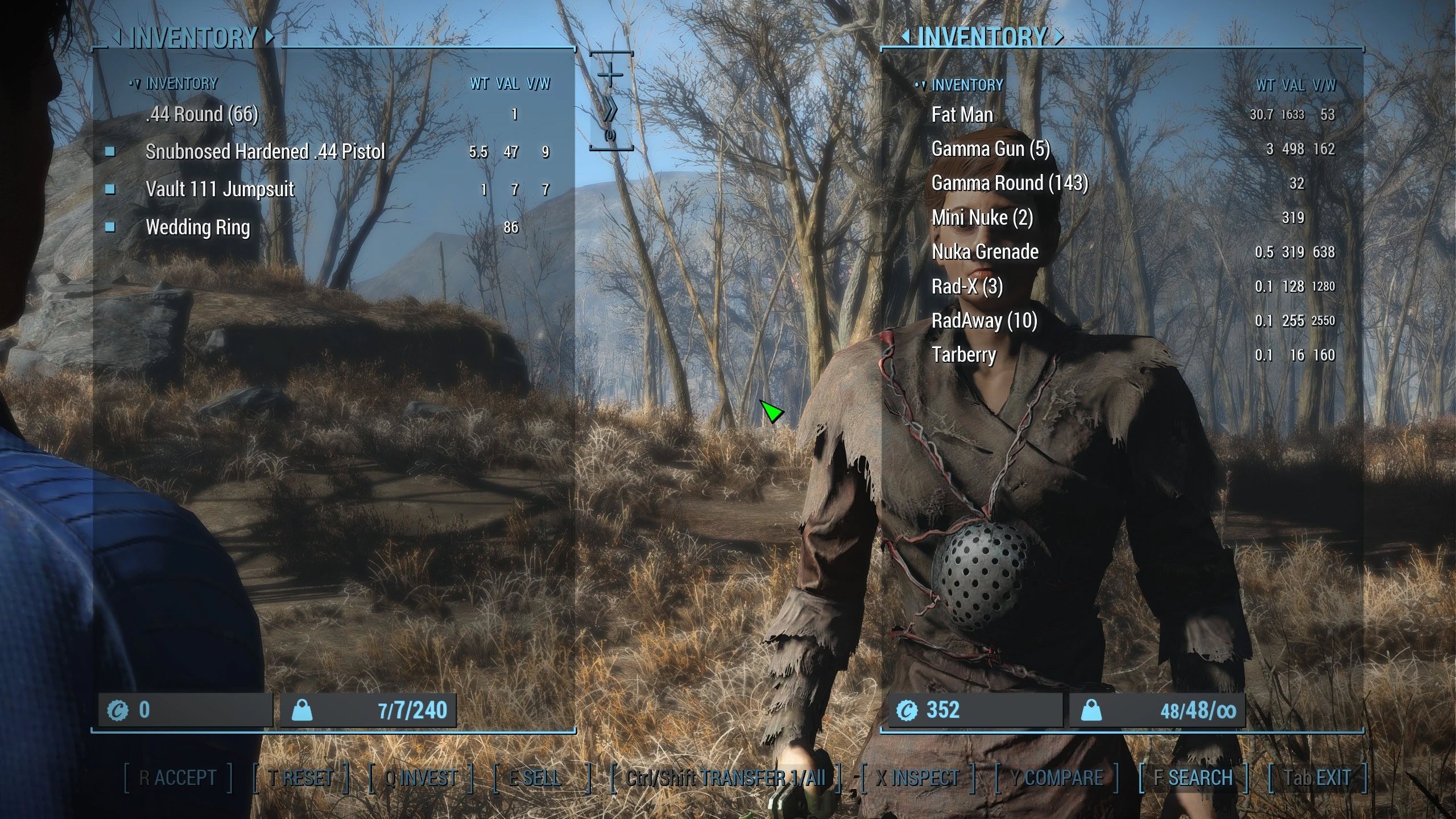Open the INSPECT option
This screenshot has width=1456, height=819.
(x=917, y=778)
